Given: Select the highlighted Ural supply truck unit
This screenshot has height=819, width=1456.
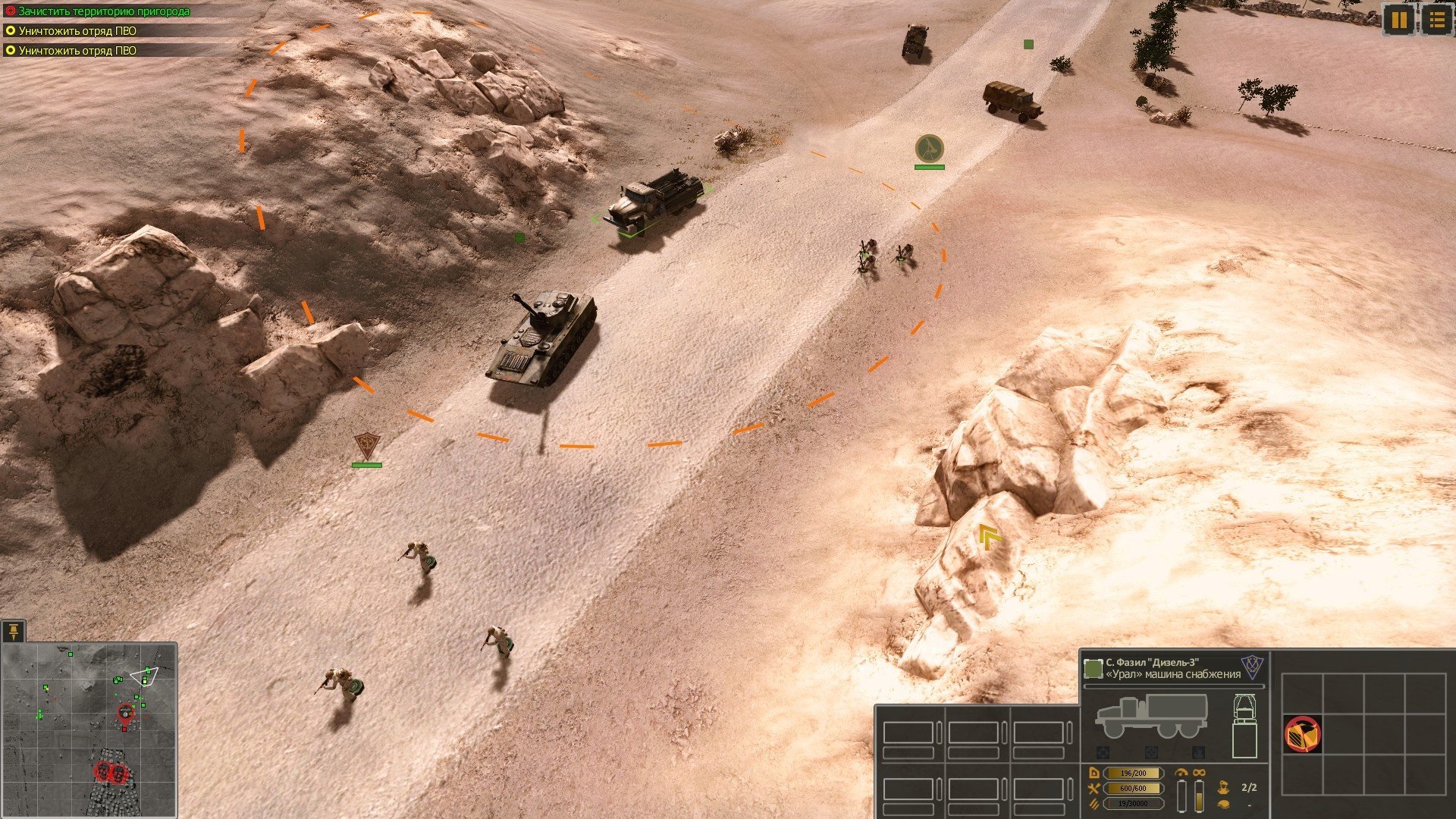Looking at the screenshot, I should point(653,203).
